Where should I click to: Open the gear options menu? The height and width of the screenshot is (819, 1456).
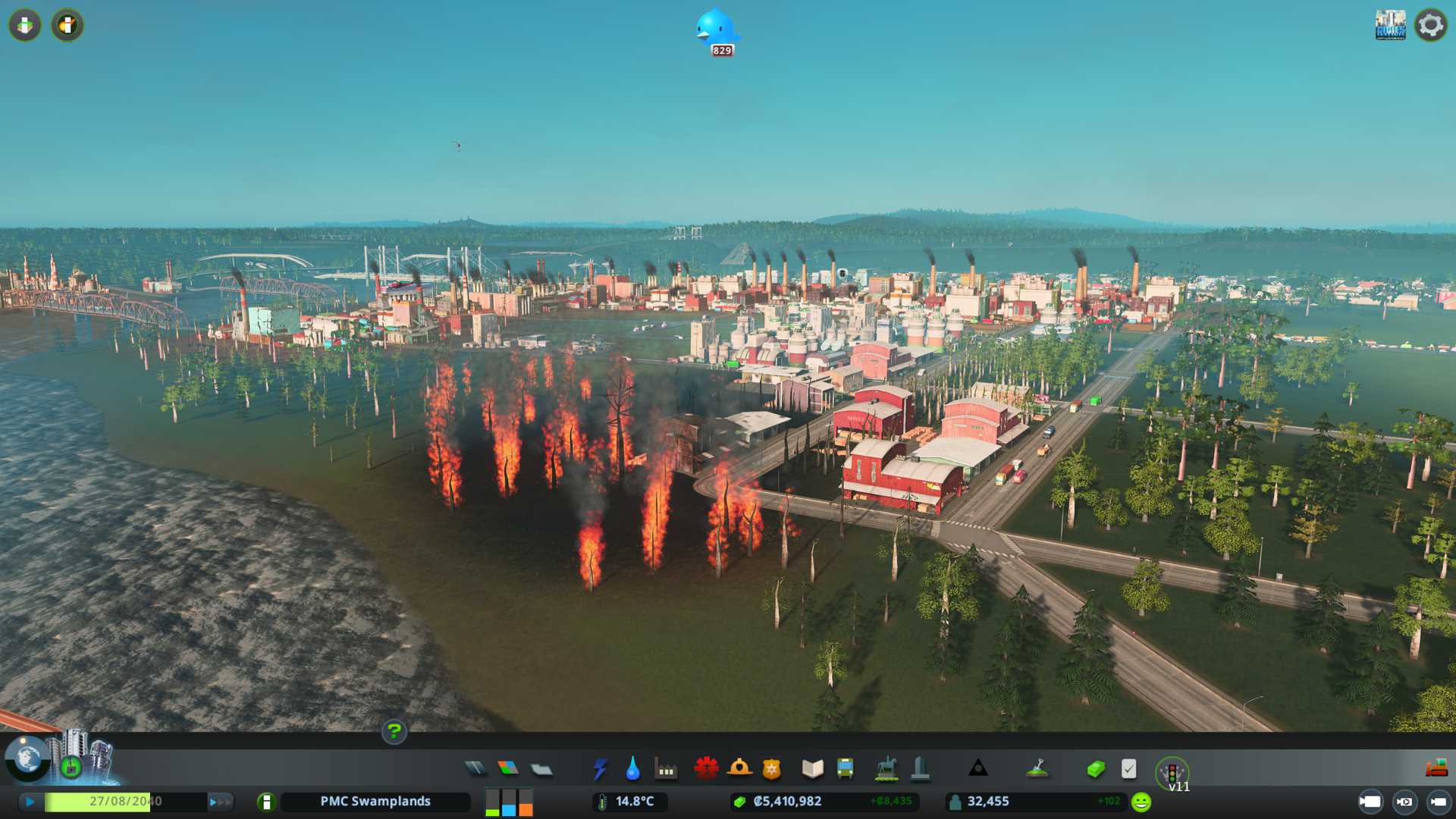1431,25
